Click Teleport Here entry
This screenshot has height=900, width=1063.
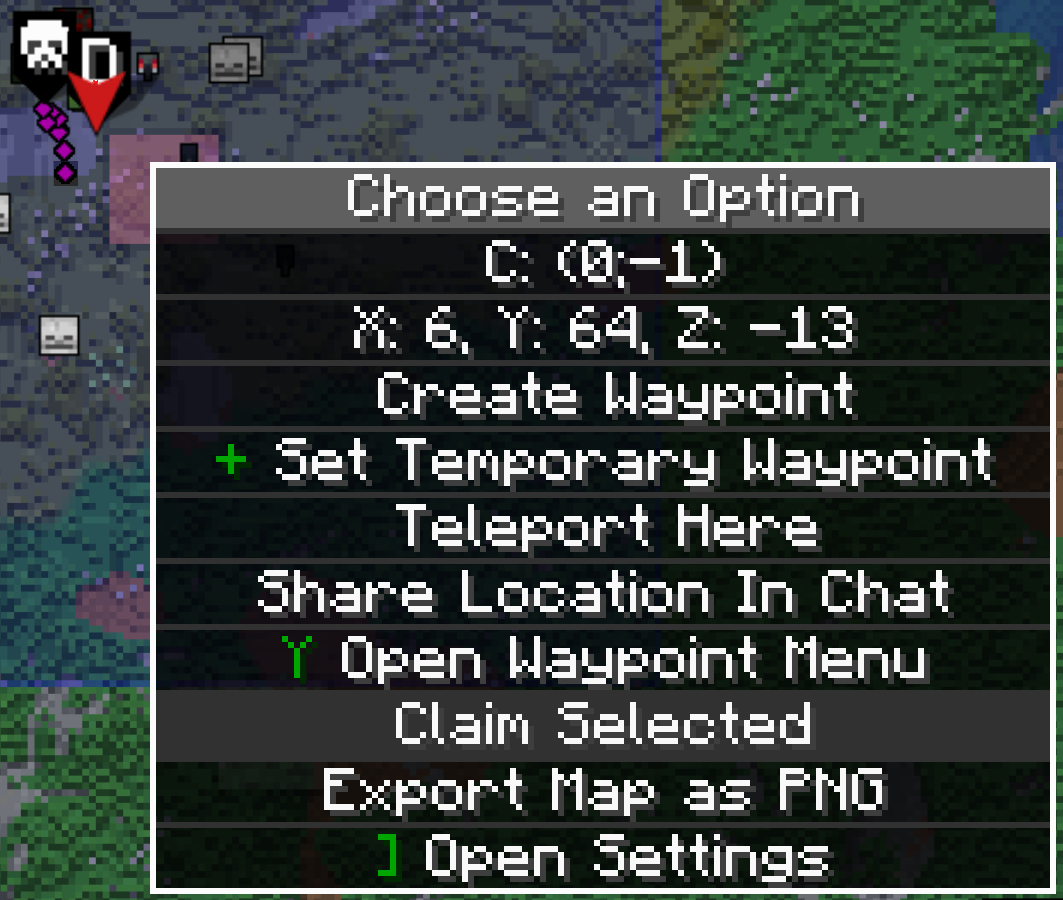click(605, 527)
